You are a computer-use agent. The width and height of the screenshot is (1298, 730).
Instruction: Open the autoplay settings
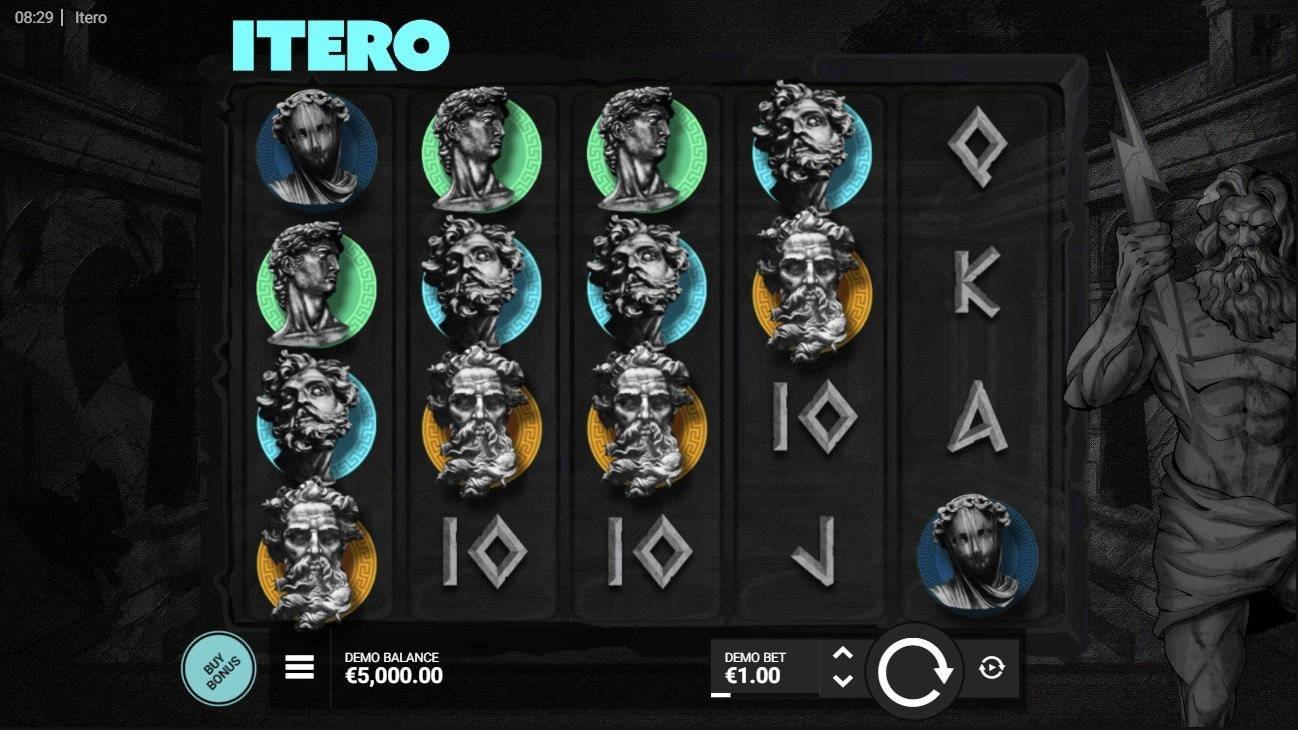point(991,668)
